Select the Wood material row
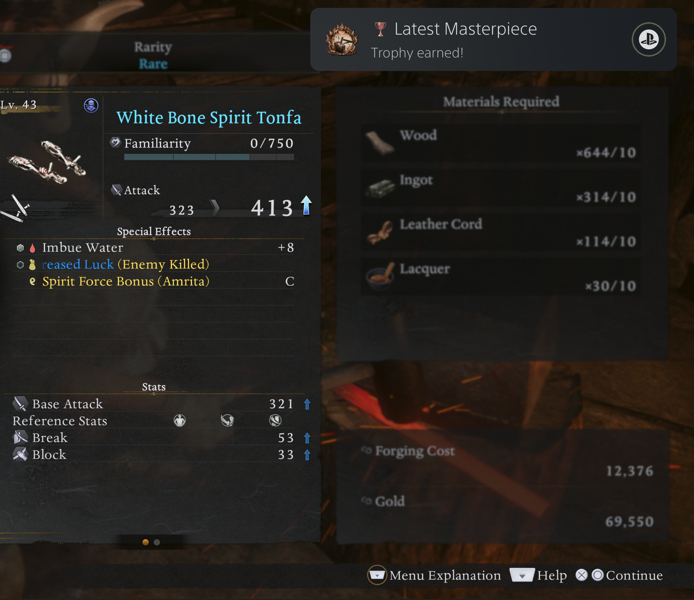694x600 pixels. [501, 143]
